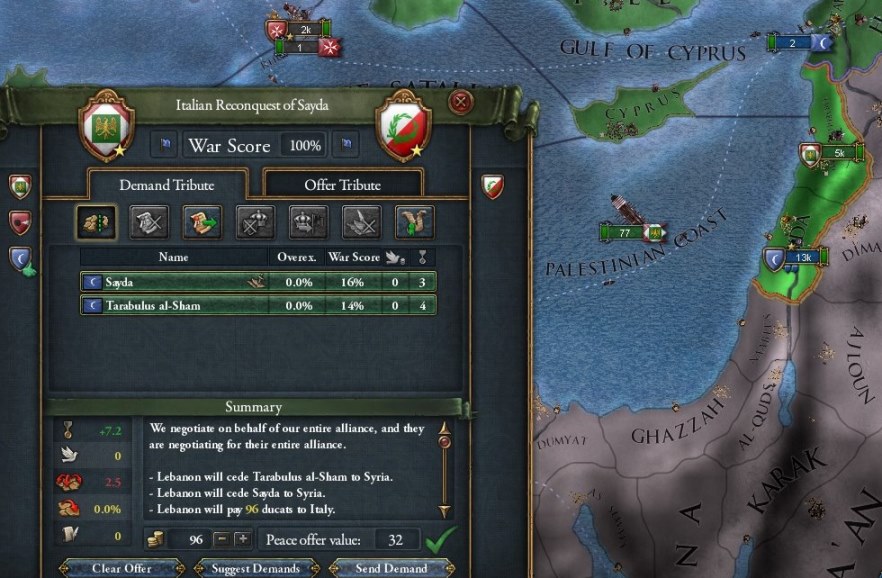The image size is (882, 578).
Task: Close the peace negotiation window
Action: coord(460,102)
